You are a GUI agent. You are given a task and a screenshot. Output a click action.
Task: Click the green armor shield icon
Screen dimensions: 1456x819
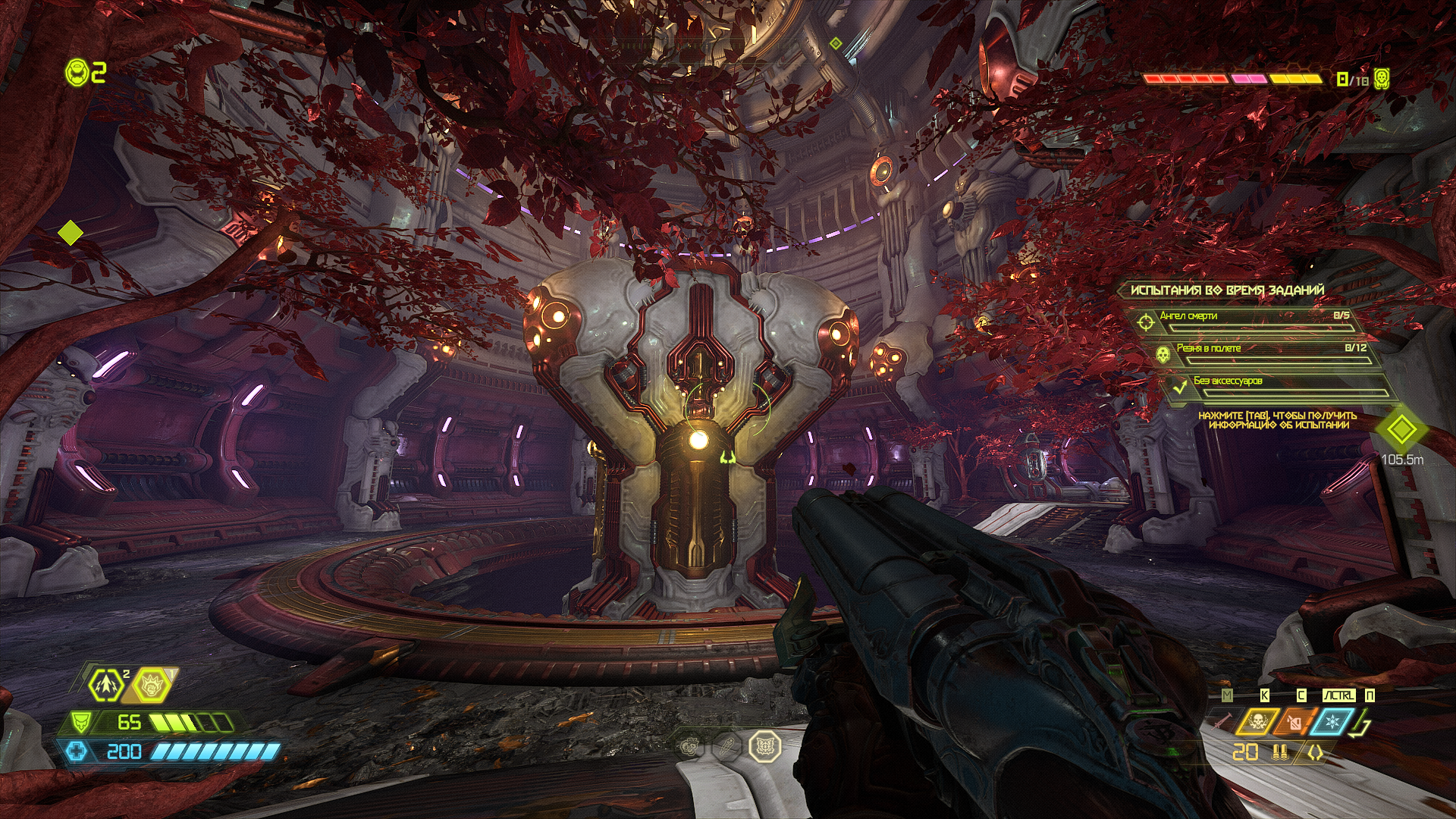(80, 722)
